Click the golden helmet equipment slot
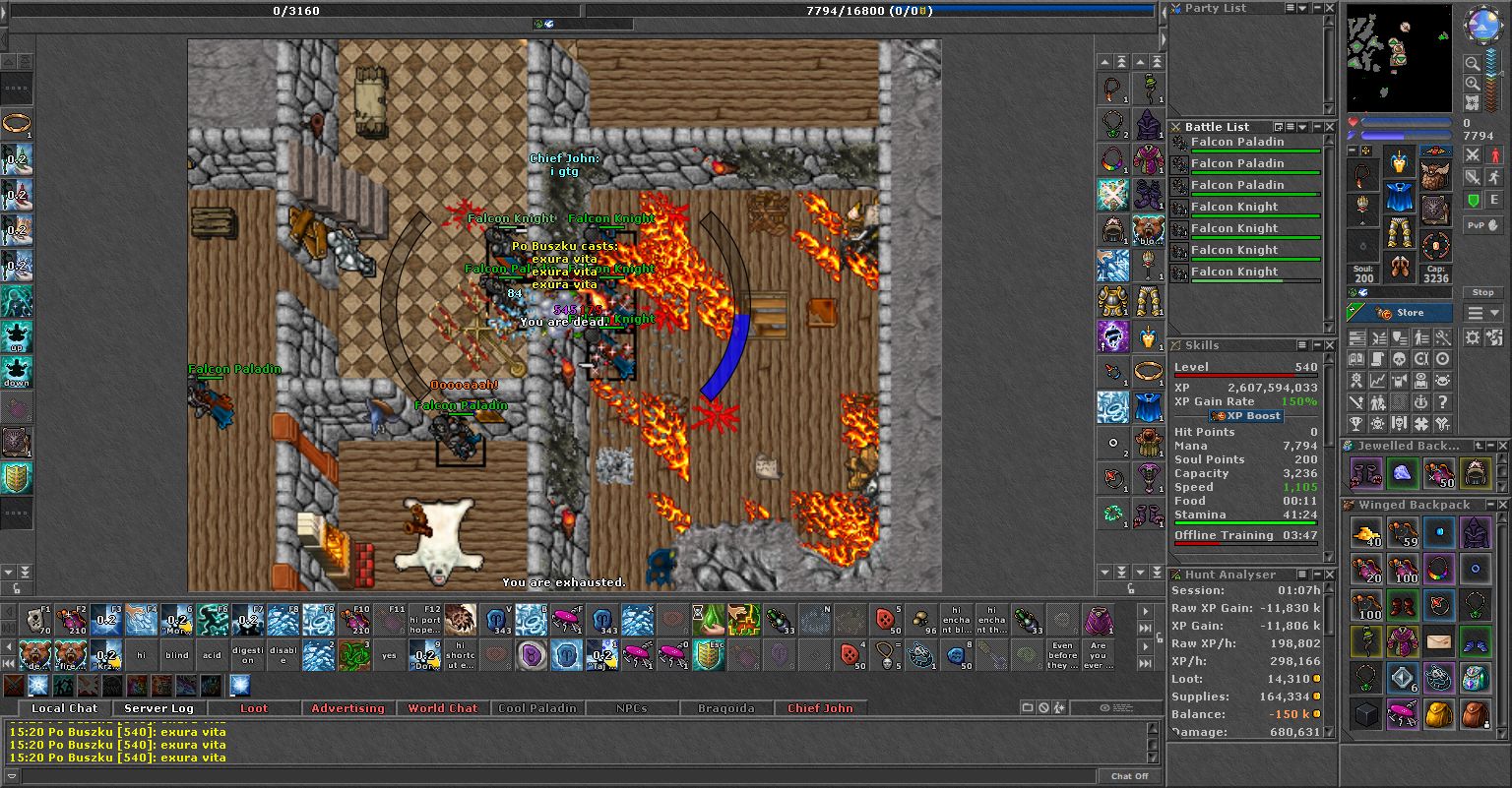1512x788 pixels. tap(1399, 161)
